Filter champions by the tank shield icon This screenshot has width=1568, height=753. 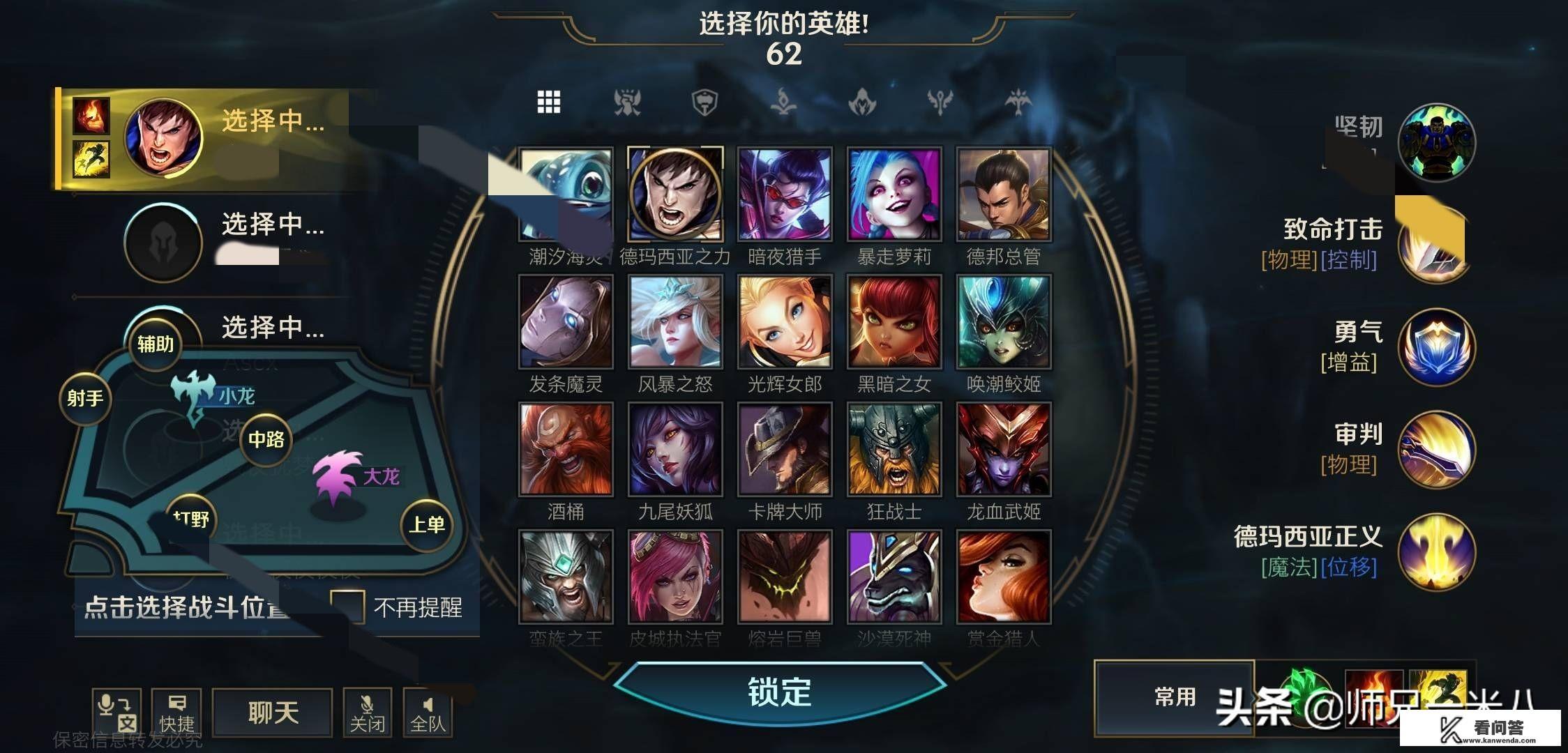coord(707,101)
